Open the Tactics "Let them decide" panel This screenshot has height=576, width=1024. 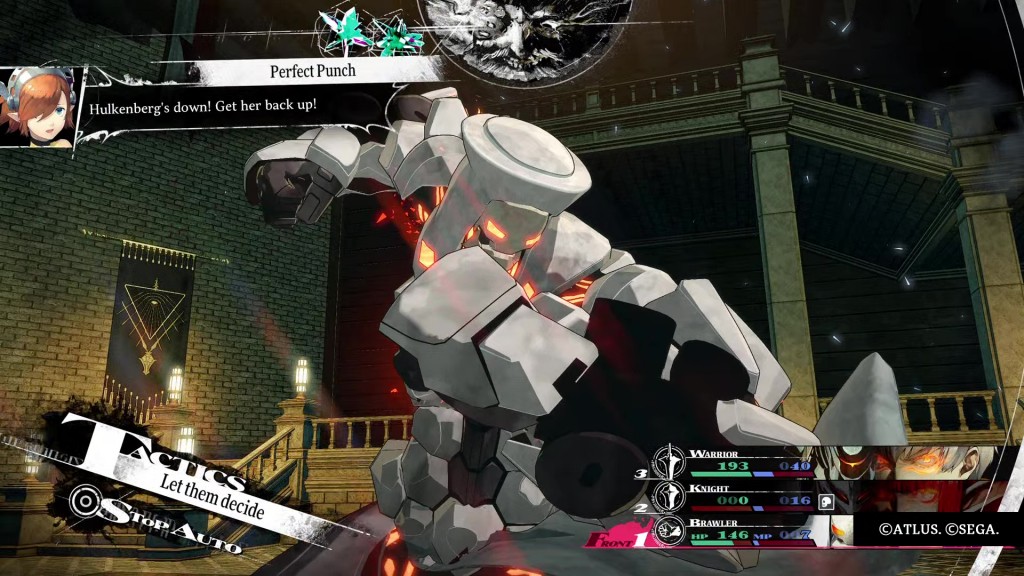[x=170, y=468]
